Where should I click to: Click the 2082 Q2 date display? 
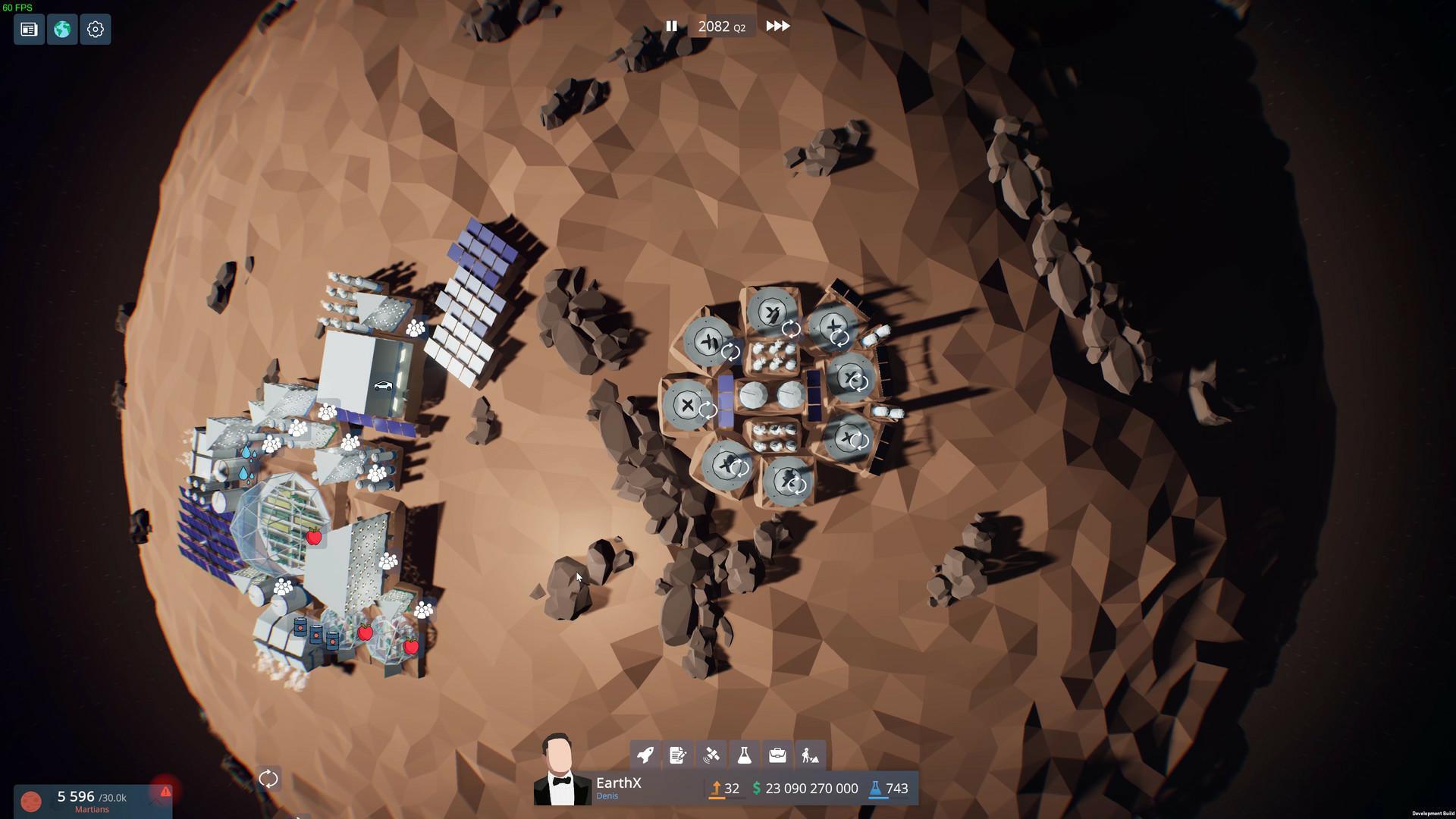720,25
